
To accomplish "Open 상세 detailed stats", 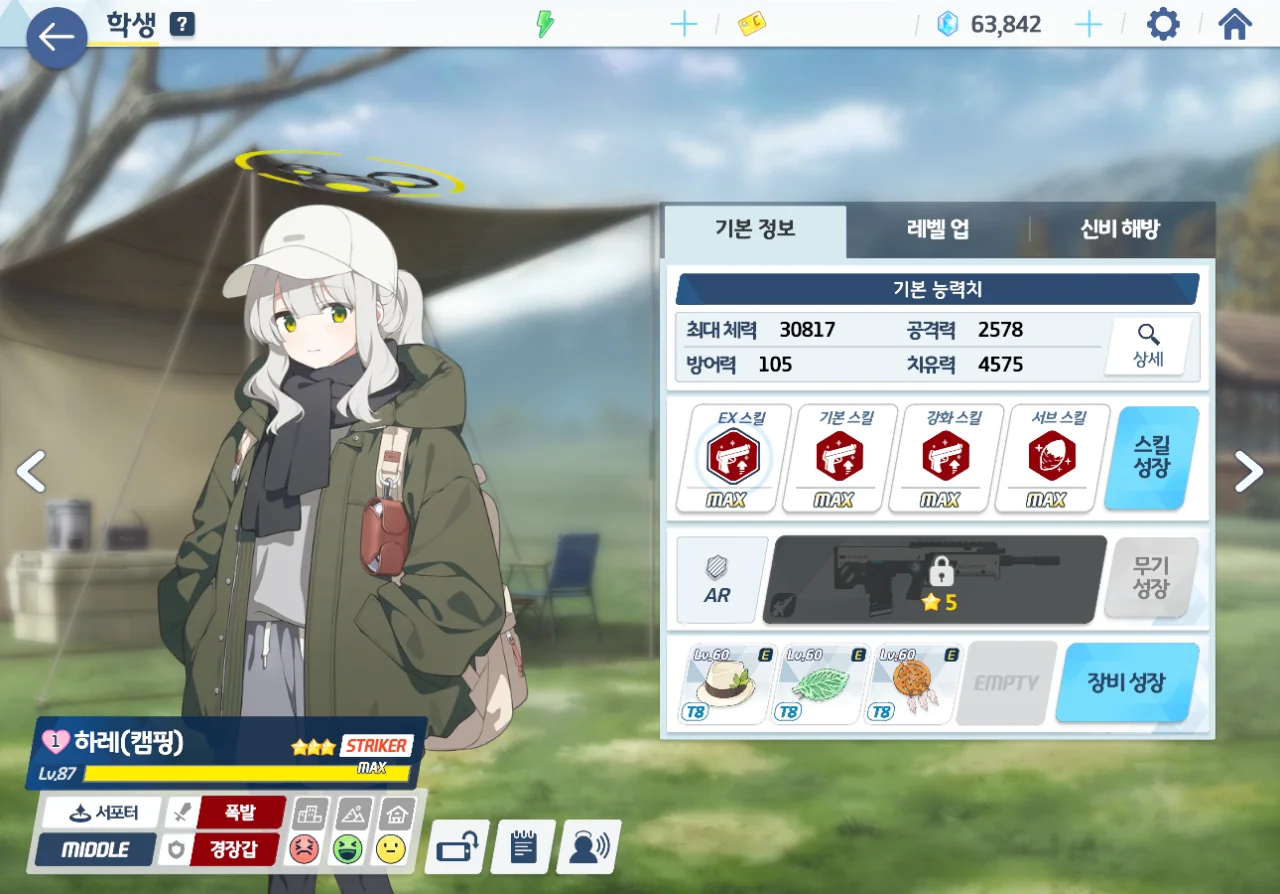I will (x=1148, y=347).
